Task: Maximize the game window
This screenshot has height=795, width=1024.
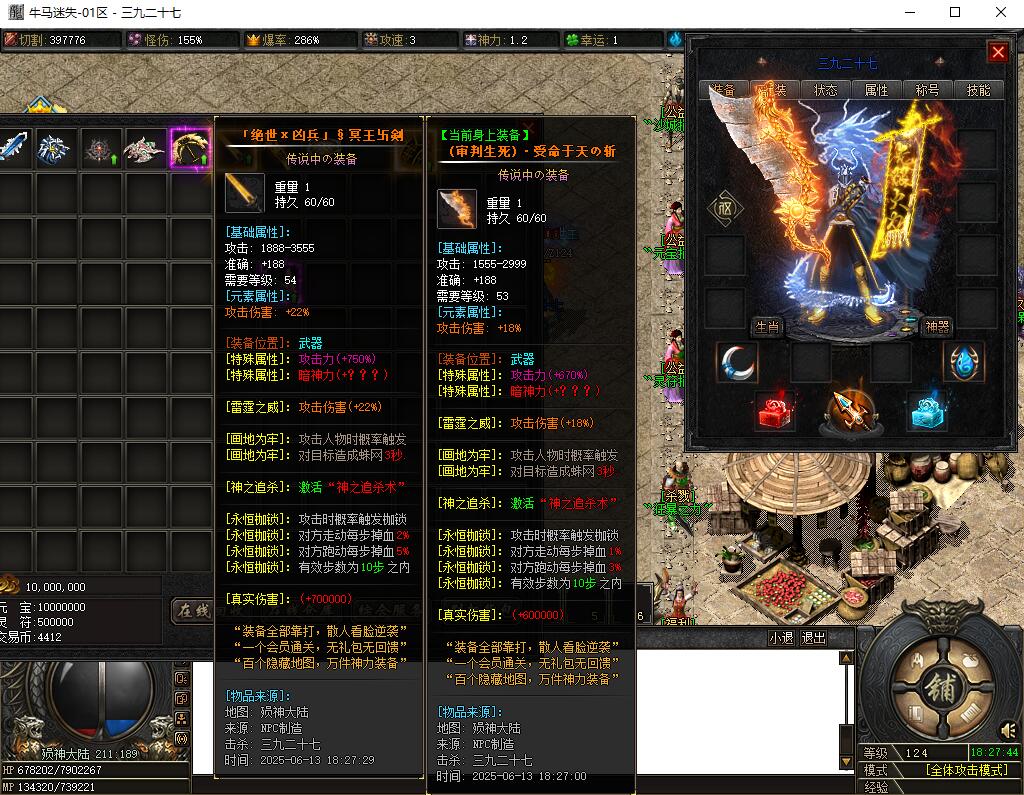Action: click(x=955, y=12)
